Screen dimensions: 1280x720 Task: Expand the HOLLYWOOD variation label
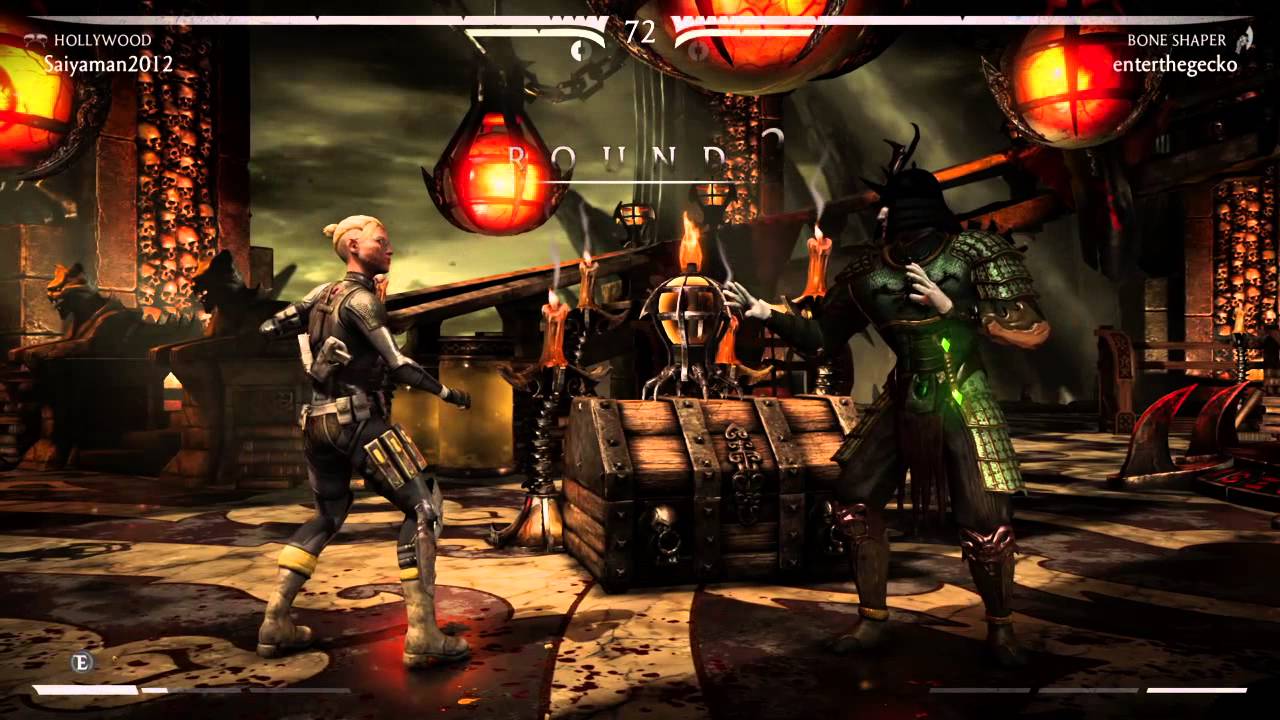click(x=103, y=40)
